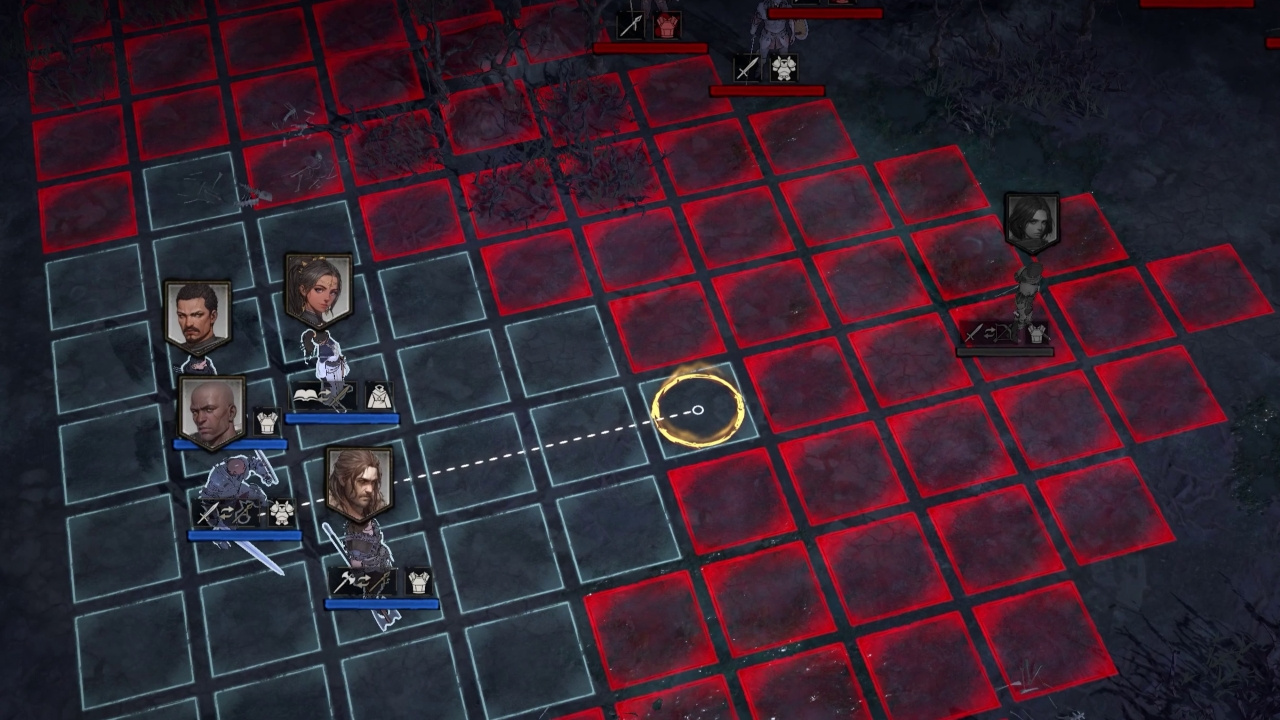Select the tome icon below the mage
This screenshot has width=1280, height=720.
306,396
